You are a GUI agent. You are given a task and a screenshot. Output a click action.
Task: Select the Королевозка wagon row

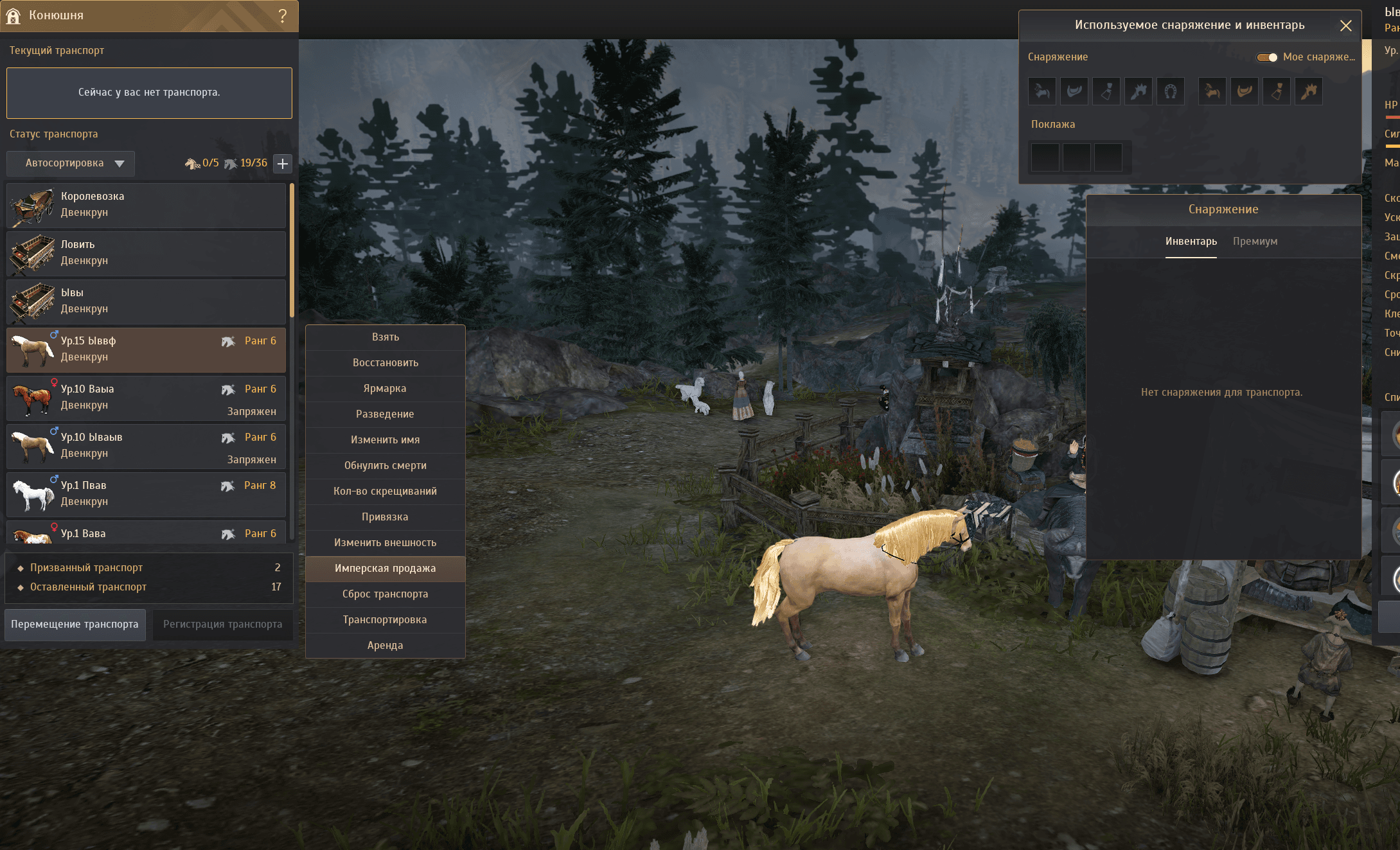pyautogui.click(x=146, y=205)
